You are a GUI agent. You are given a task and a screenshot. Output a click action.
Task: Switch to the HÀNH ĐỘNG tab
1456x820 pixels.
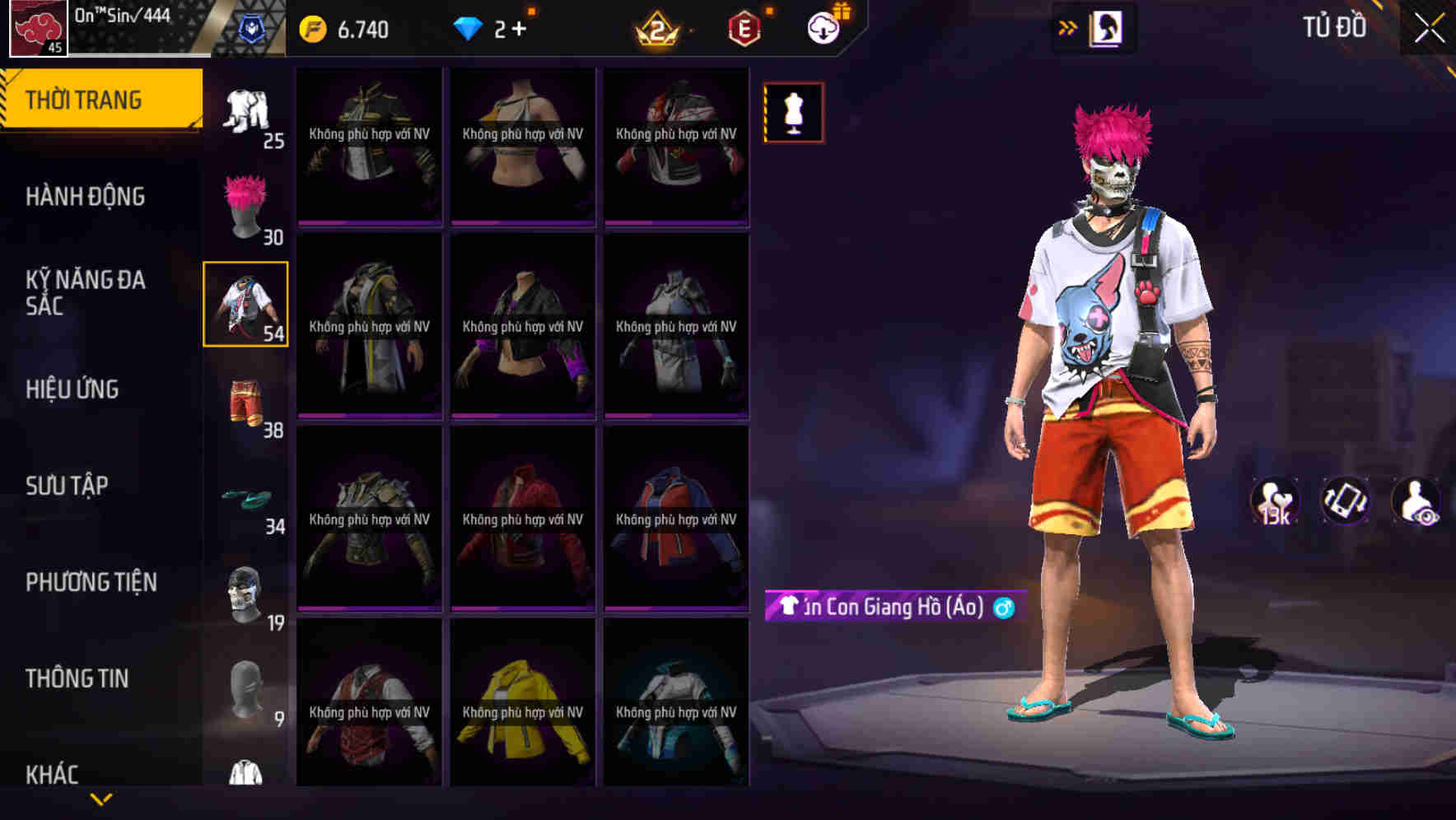point(85,197)
